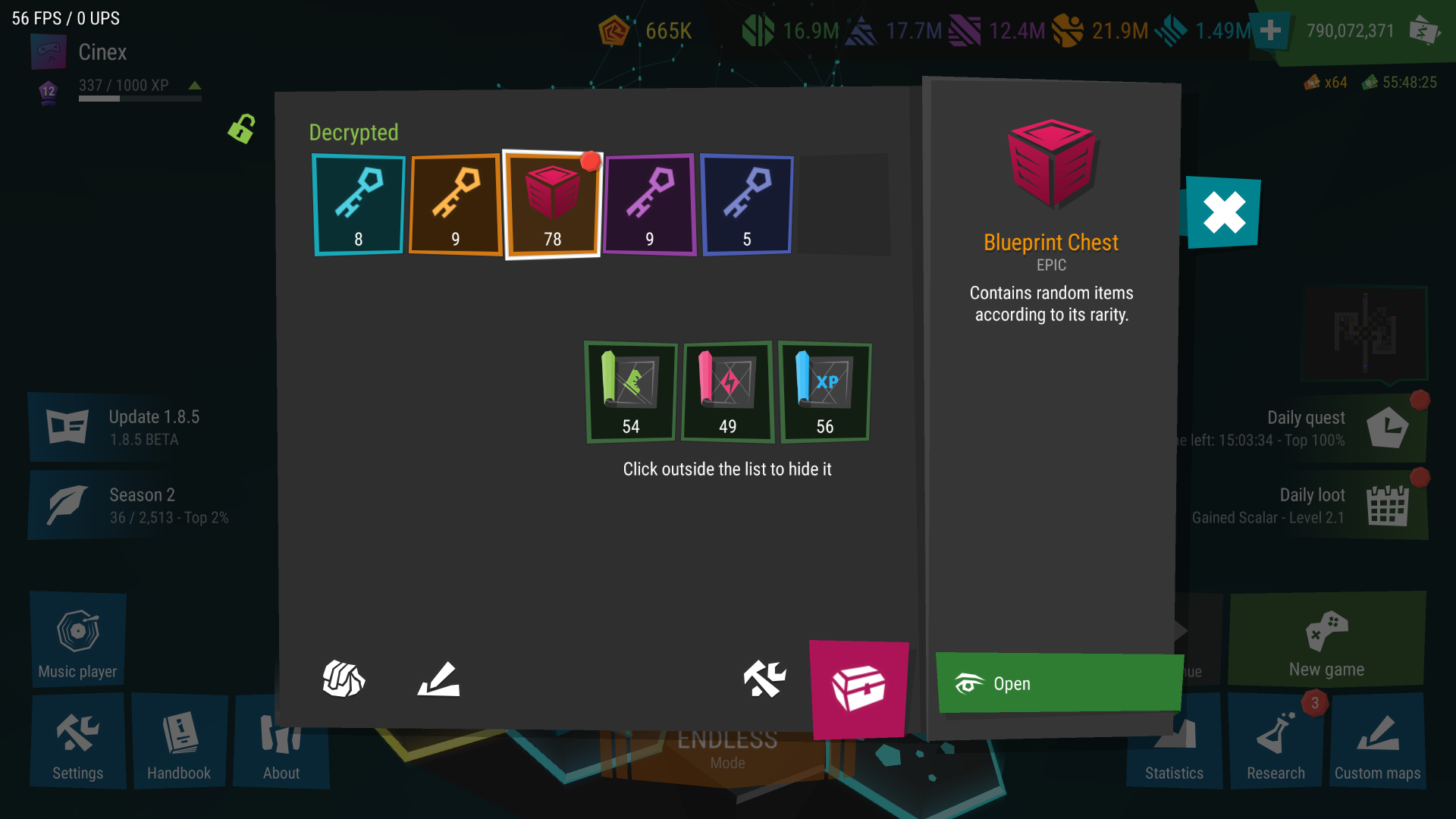Switch to the pencil ruler tab
Screen dimensions: 1456x819
click(x=438, y=679)
